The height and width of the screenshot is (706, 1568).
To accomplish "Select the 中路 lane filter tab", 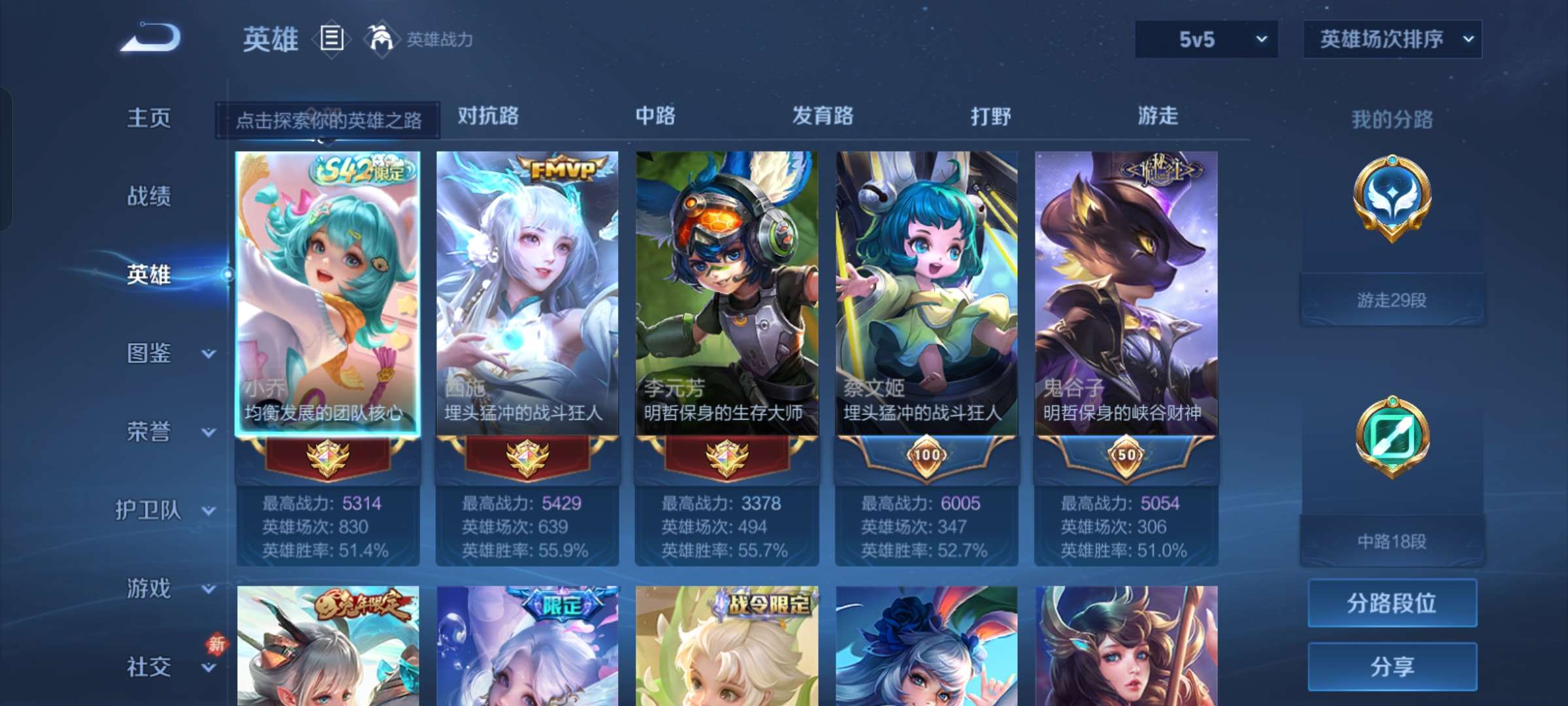I will tap(655, 116).
